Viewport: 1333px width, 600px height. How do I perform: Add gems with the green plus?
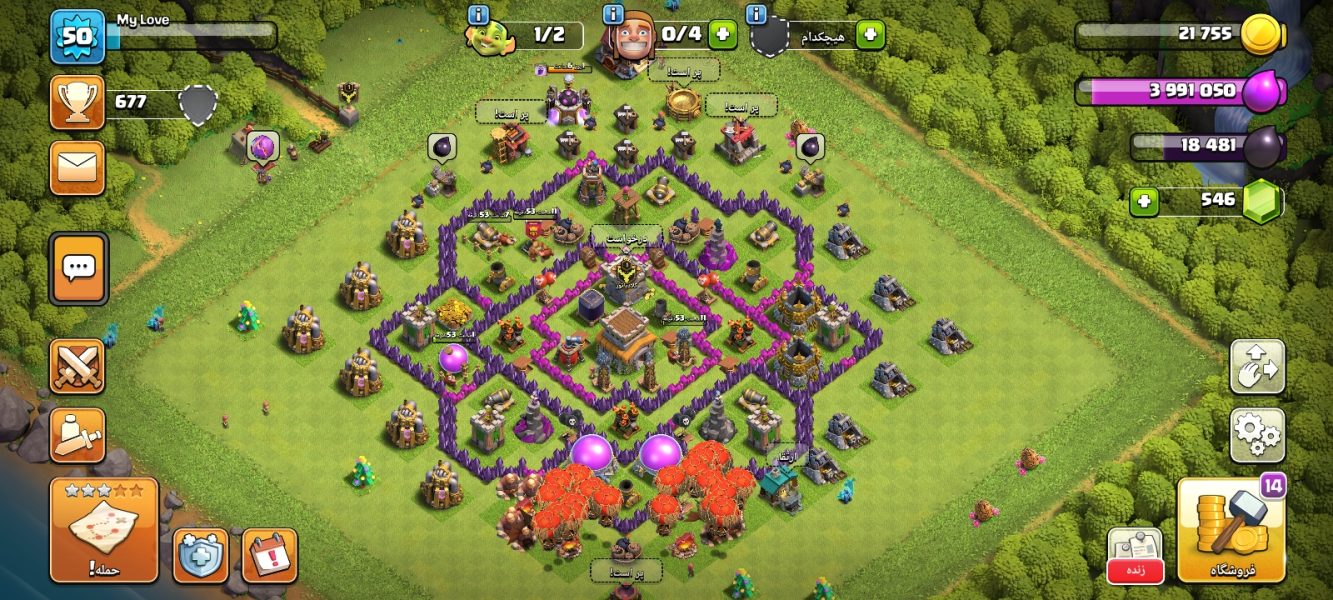click(x=1143, y=201)
